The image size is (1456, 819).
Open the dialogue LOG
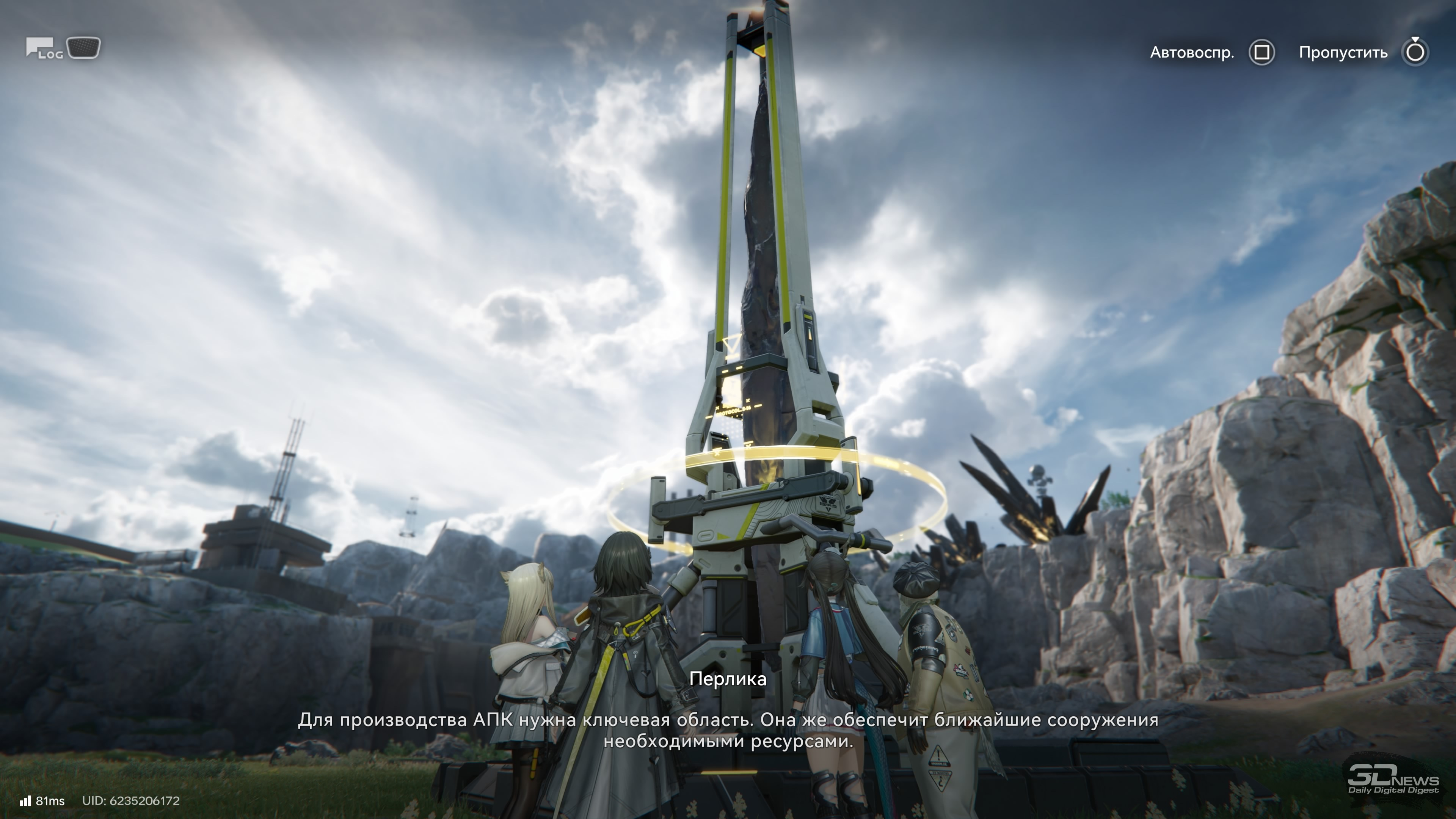[43, 49]
